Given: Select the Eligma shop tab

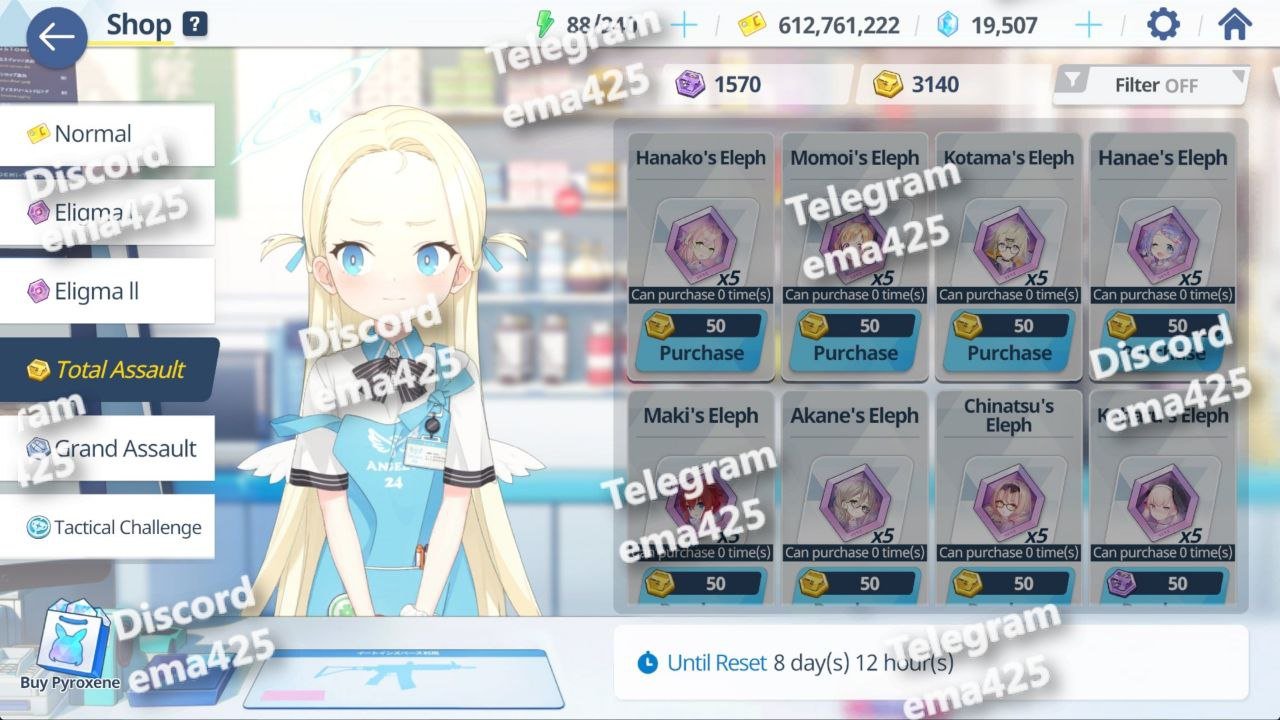Looking at the screenshot, I should pyautogui.click(x=105, y=212).
